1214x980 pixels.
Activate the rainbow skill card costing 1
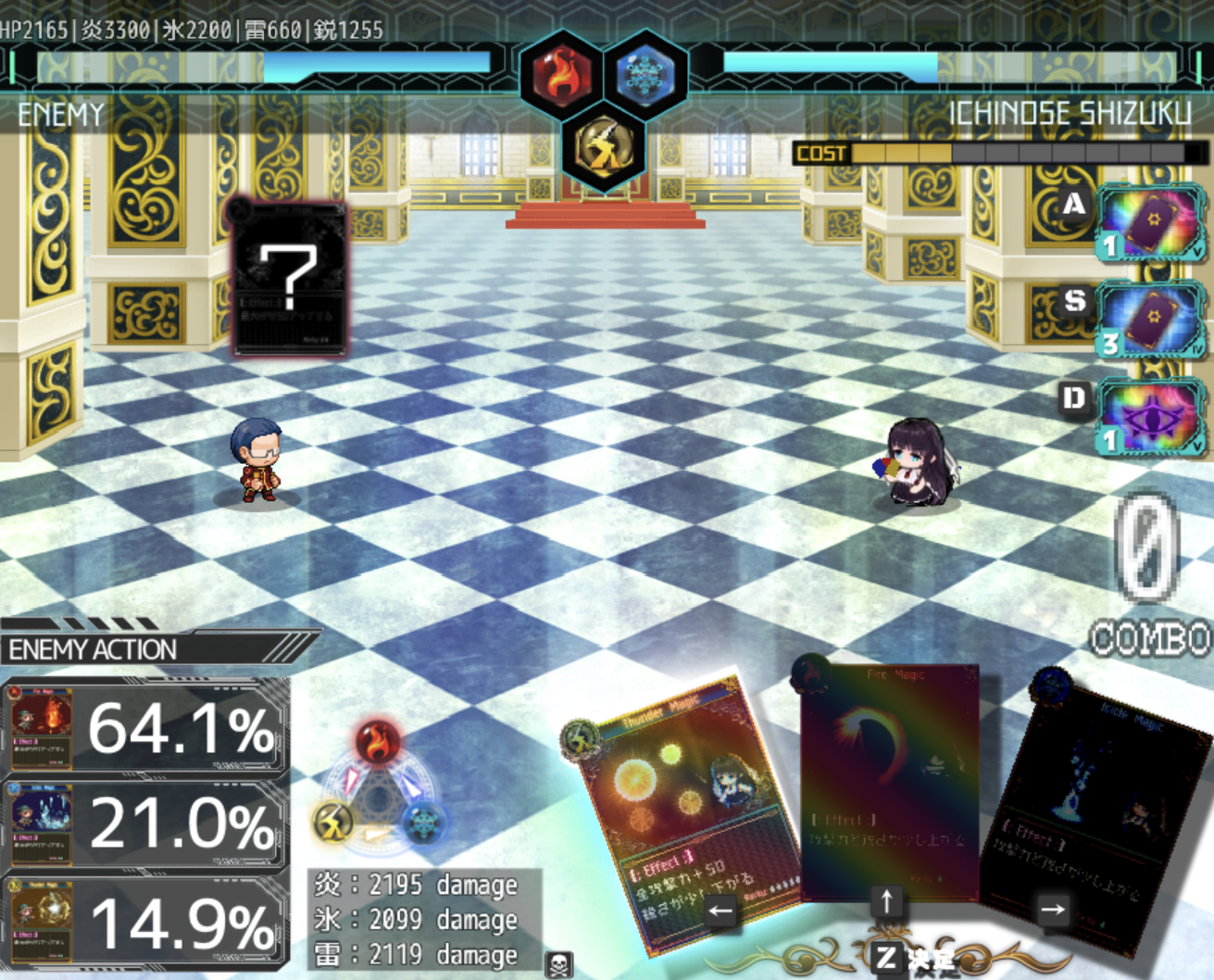point(1149,222)
